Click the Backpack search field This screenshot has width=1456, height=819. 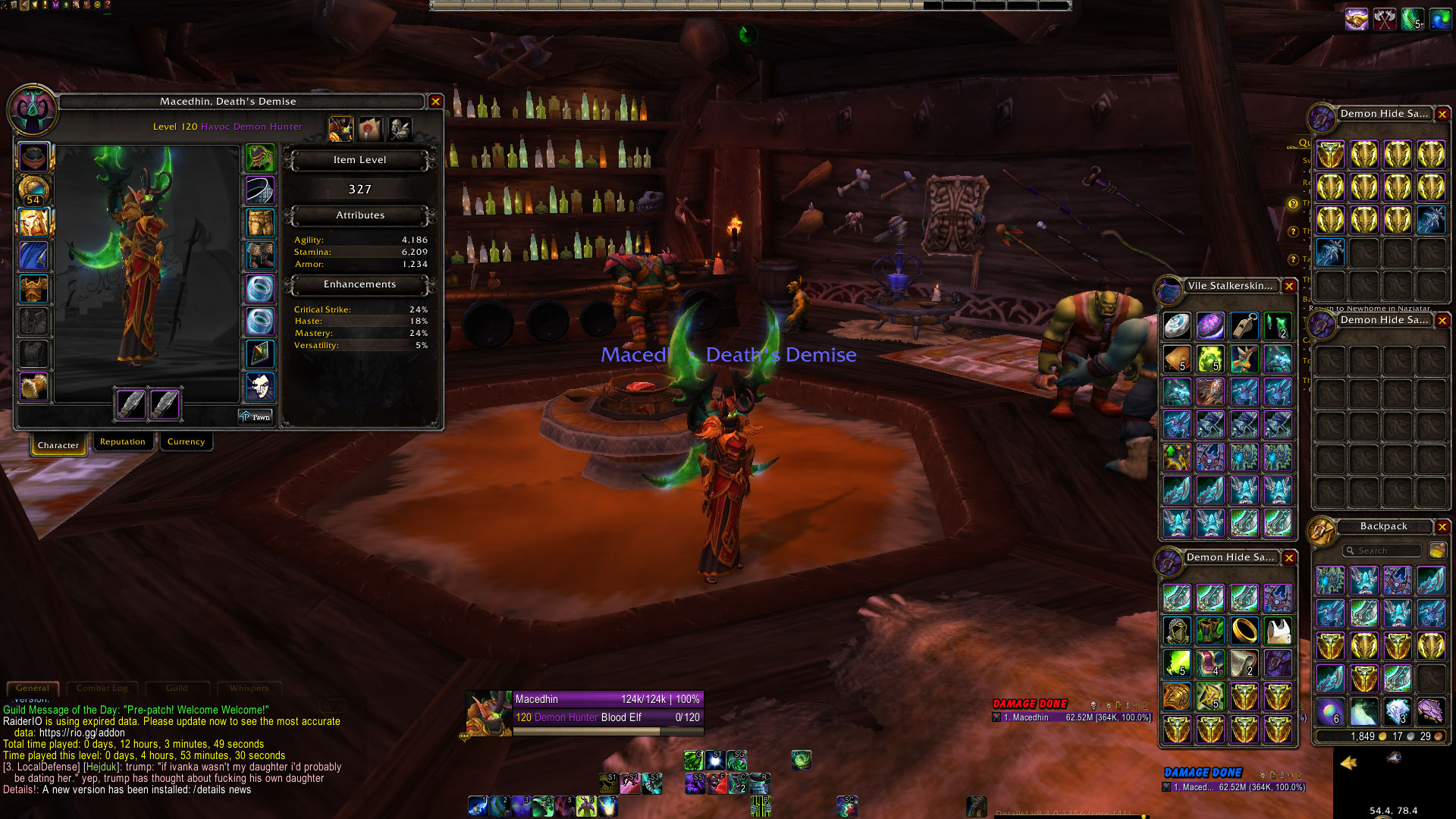click(x=1382, y=551)
